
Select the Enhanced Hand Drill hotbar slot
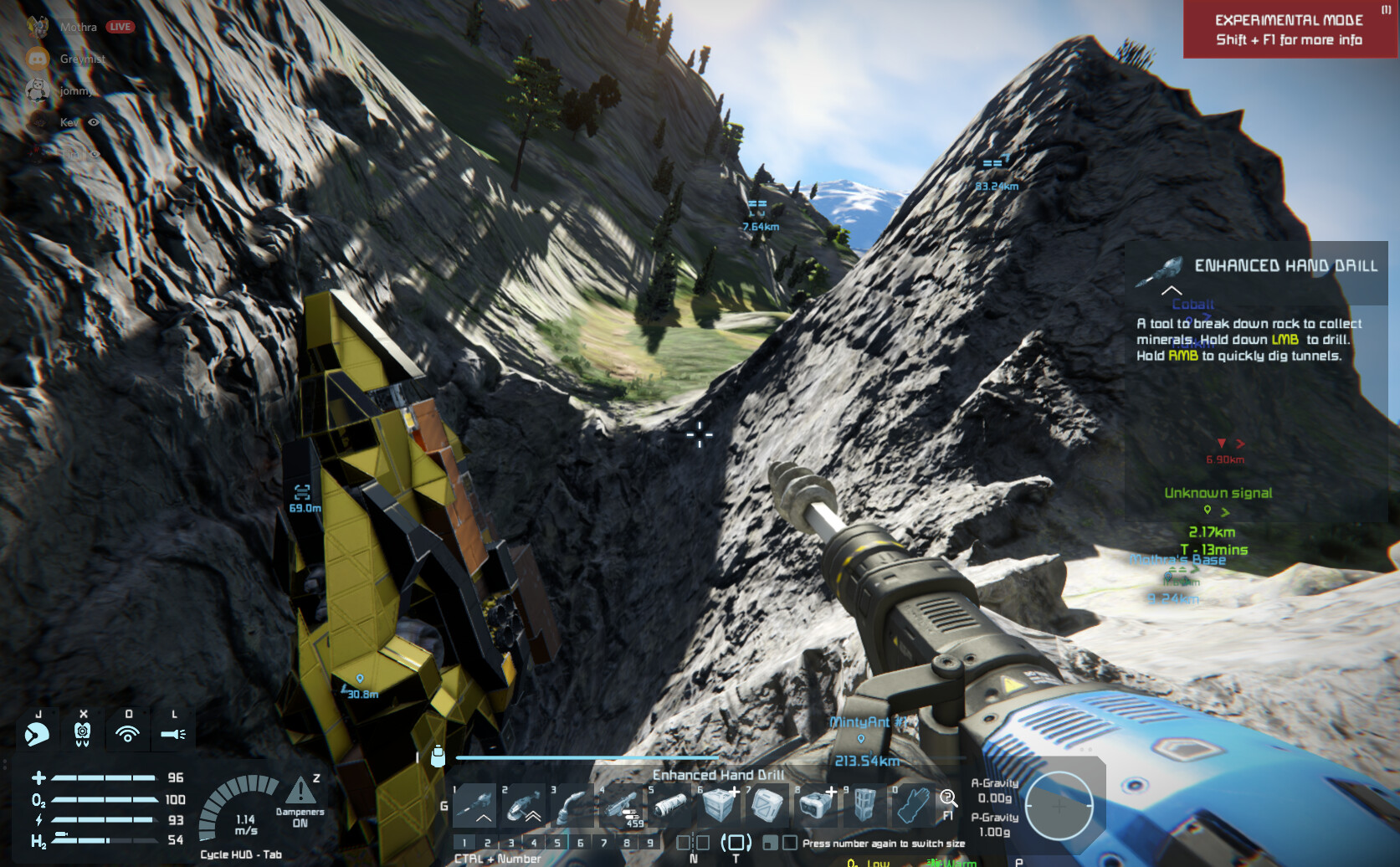coord(475,806)
